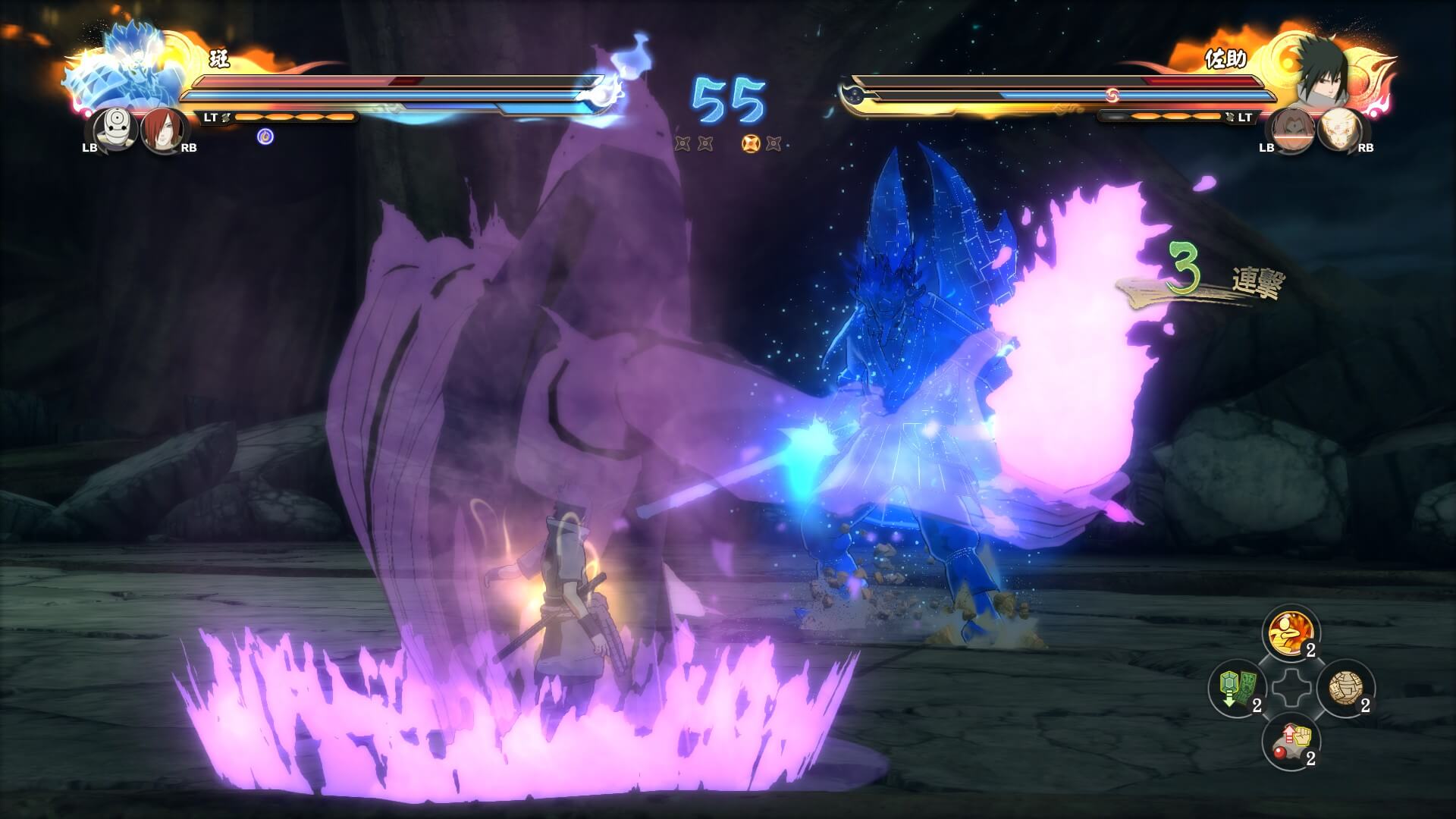Call the masked Obito support character
Image resolution: width=1456 pixels, height=819 pixels.
(x=118, y=127)
